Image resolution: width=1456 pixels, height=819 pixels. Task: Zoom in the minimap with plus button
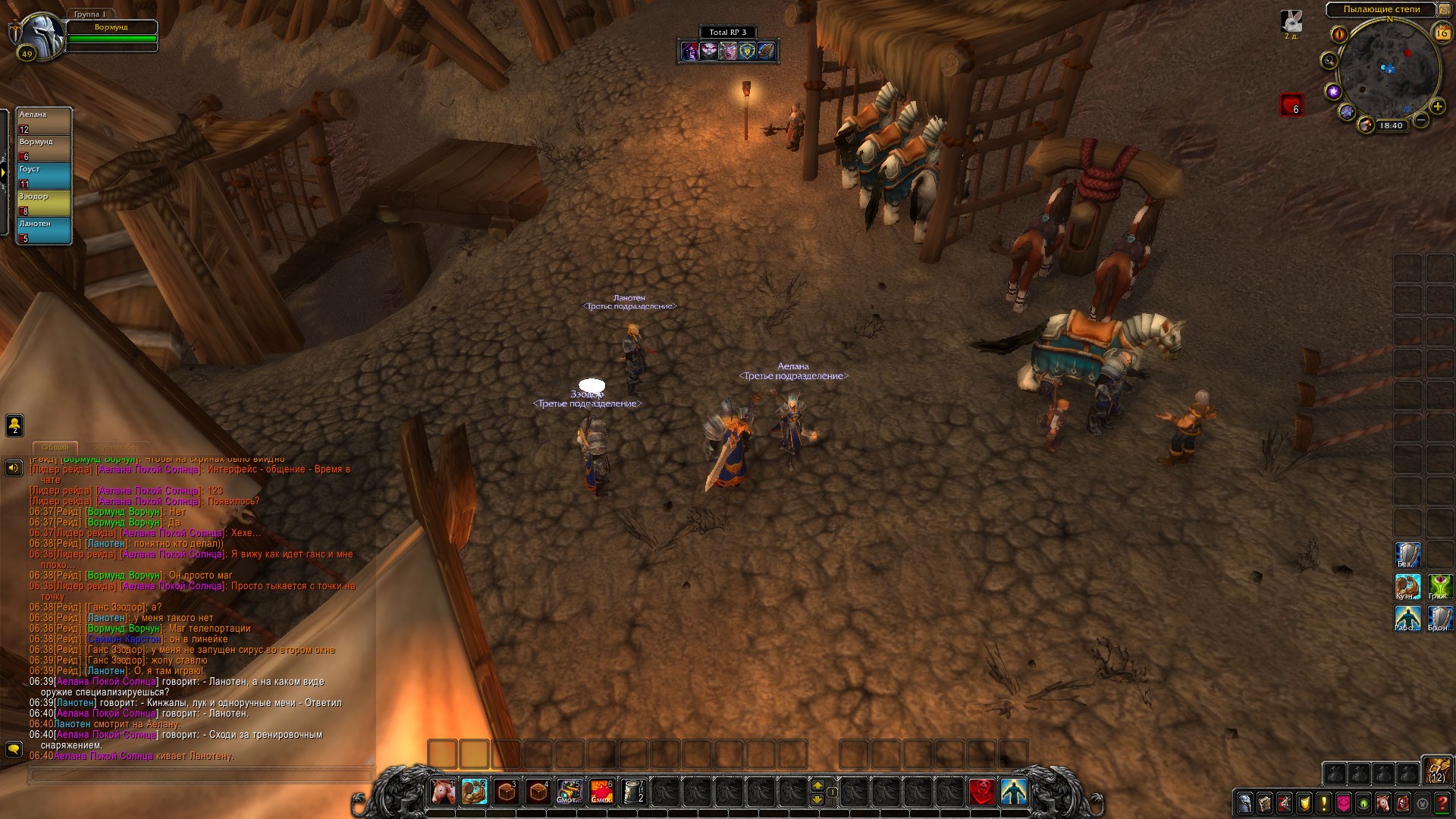[x=1438, y=106]
